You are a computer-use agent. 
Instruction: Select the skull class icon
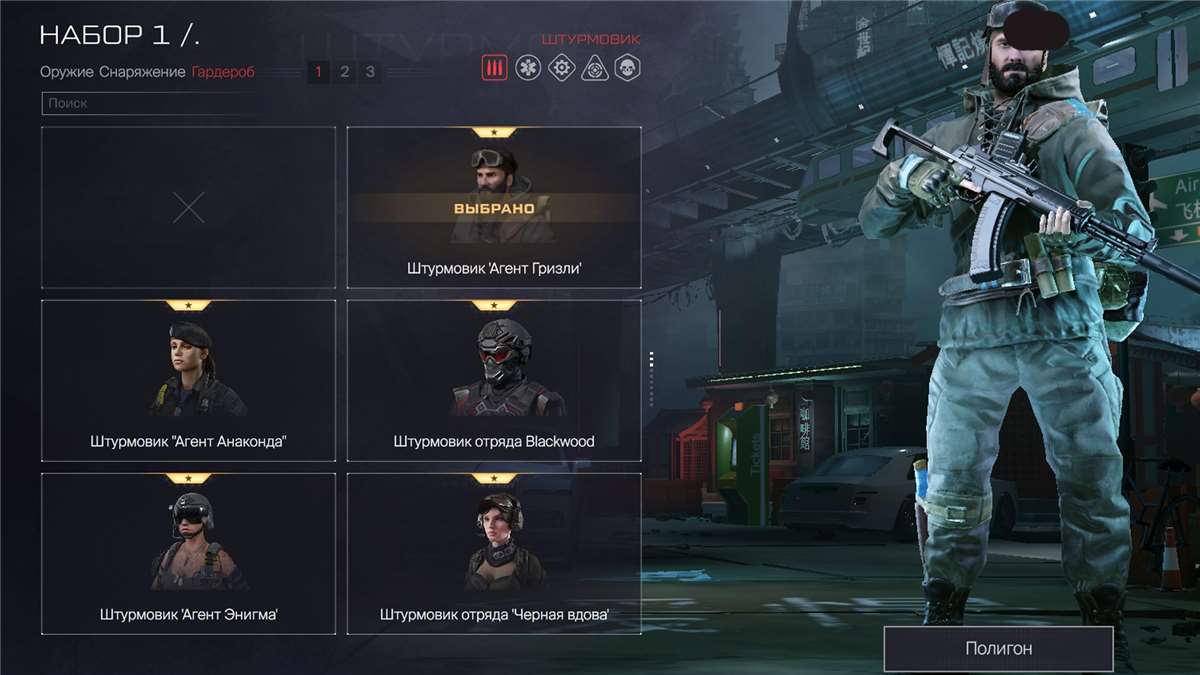click(627, 68)
